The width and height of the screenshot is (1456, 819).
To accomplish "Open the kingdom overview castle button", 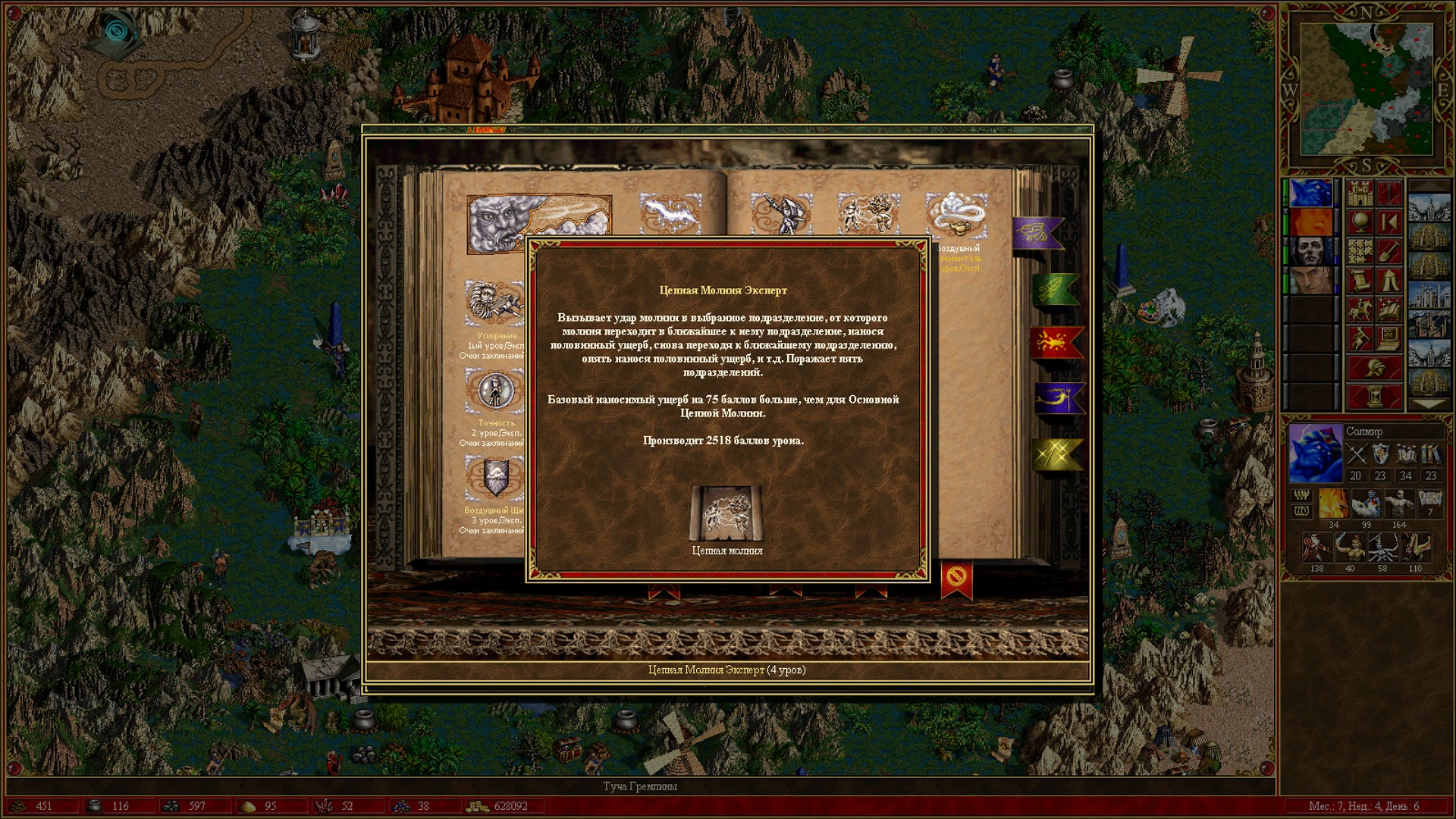I will 1360,193.
